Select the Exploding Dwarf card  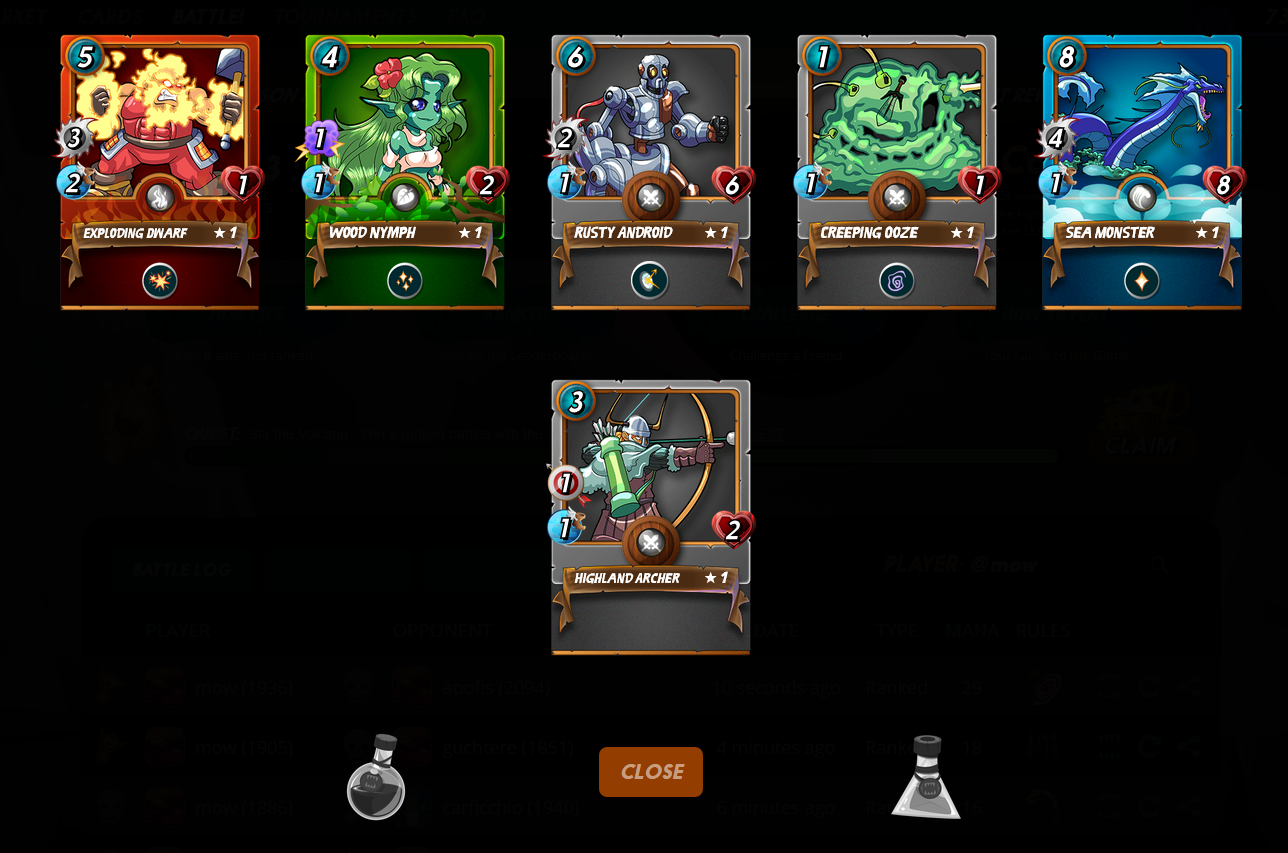(x=160, y=172)
